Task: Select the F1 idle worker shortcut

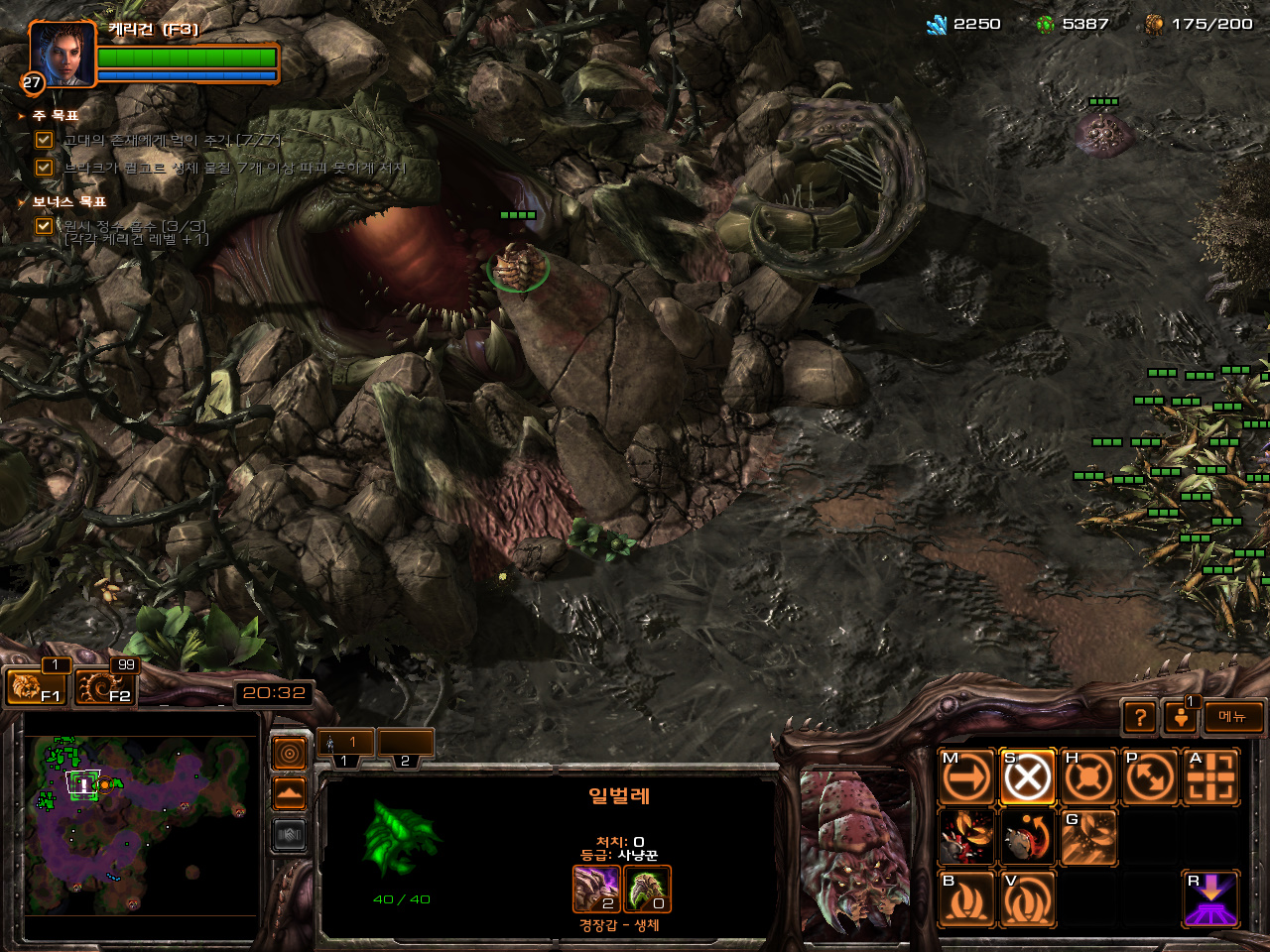Action: coord(34,686)
